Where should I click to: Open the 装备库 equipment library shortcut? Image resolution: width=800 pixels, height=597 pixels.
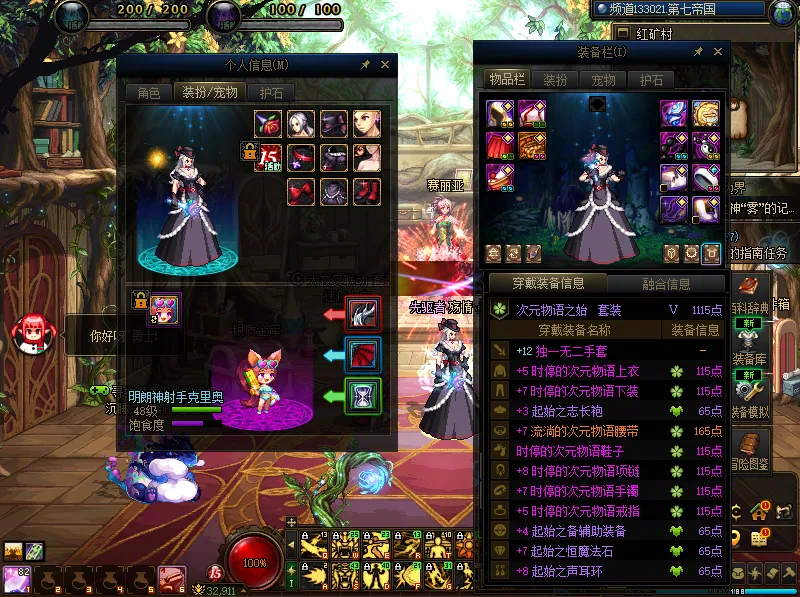[x=749, y=345]
